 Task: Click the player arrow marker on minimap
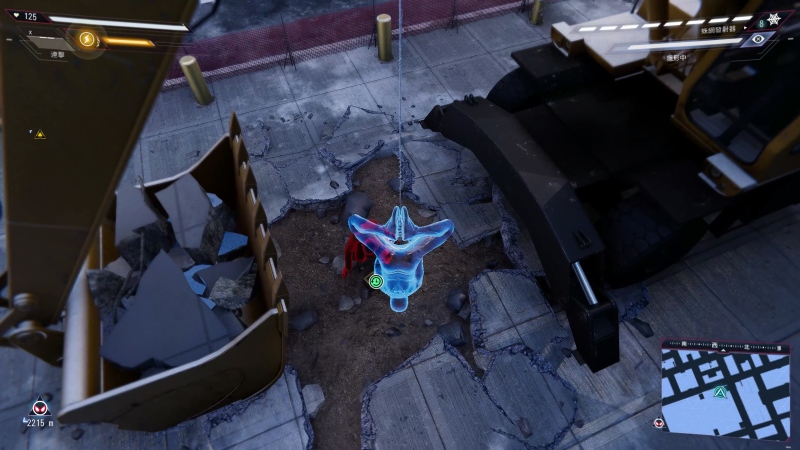[719, 392]
